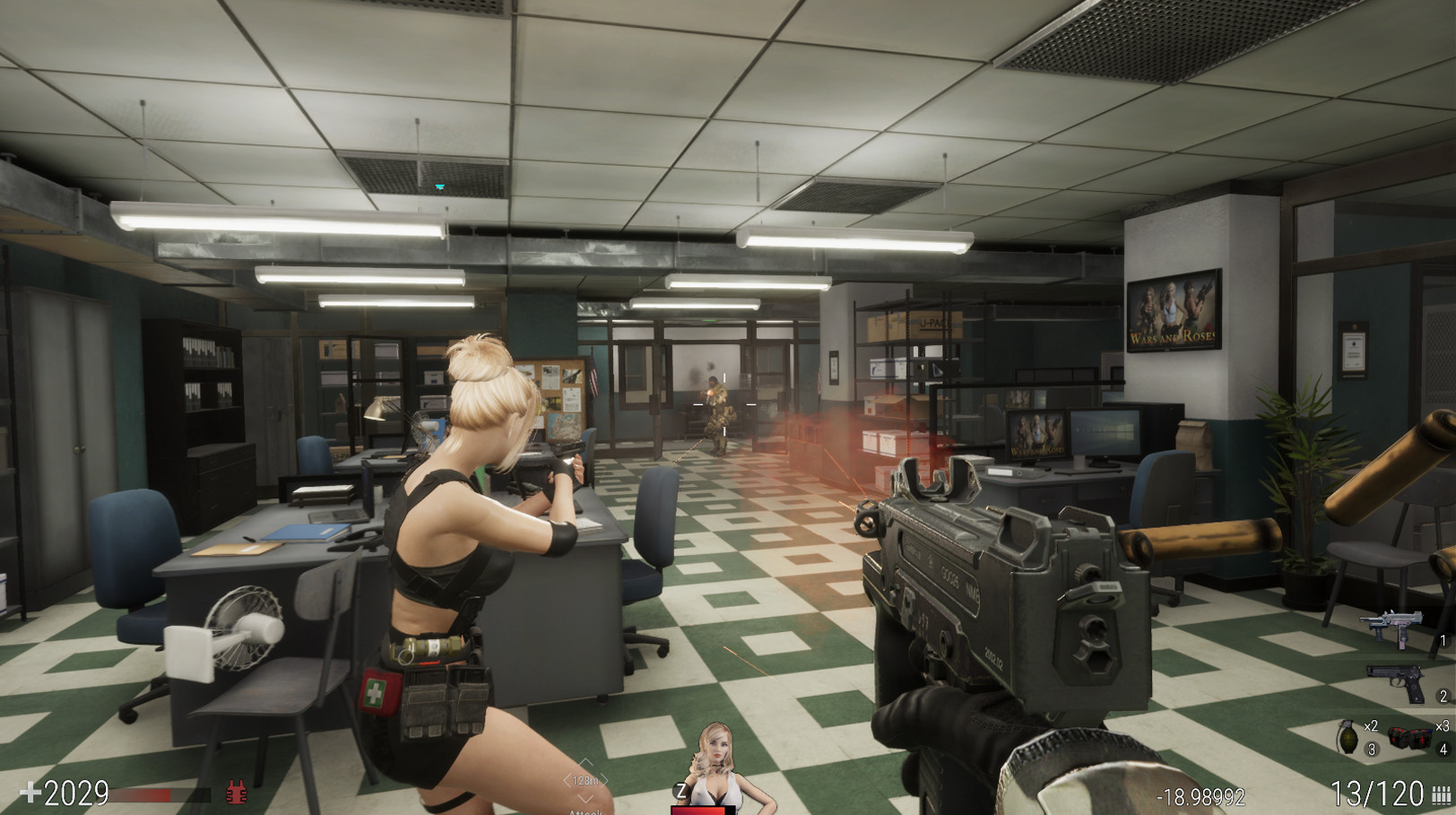Image resolution: width=1456 pixels, height=815 pixels.
Task: Toggle the Attack mode below the compass
Action: pos(587,811)
